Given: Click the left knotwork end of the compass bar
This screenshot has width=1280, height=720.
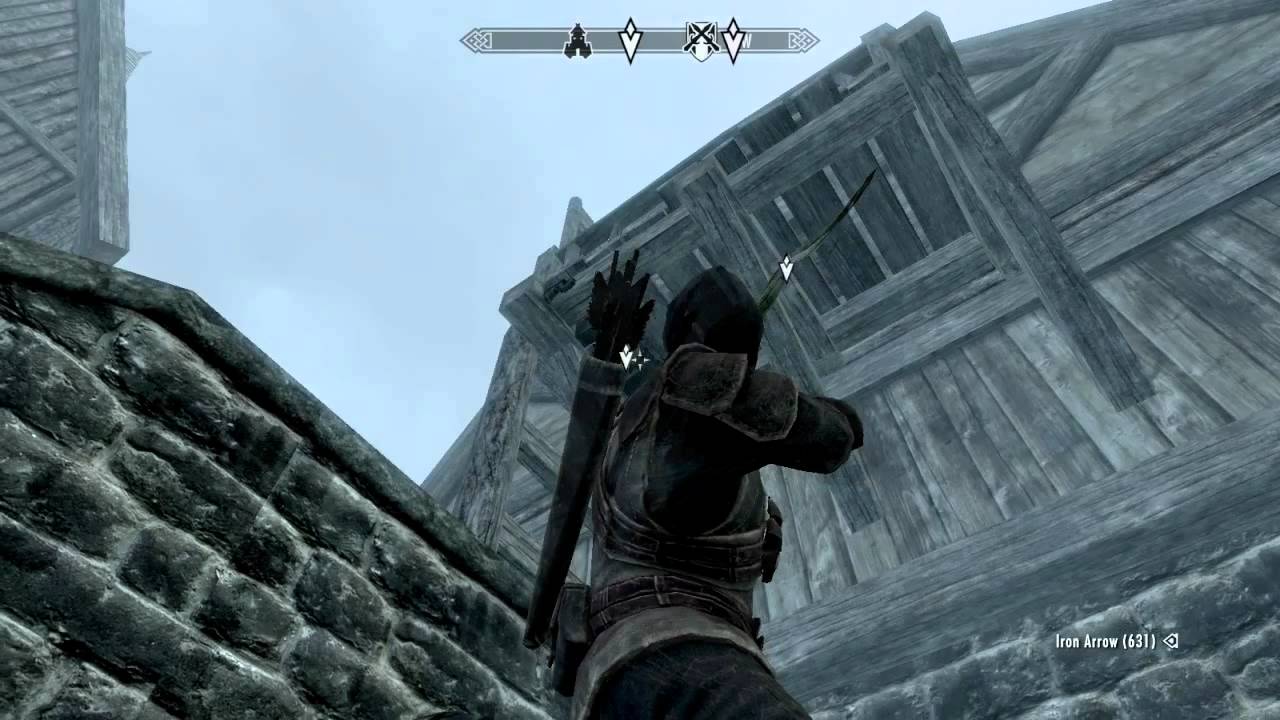Looking at the screenshot, I should [x=478, y=41].
